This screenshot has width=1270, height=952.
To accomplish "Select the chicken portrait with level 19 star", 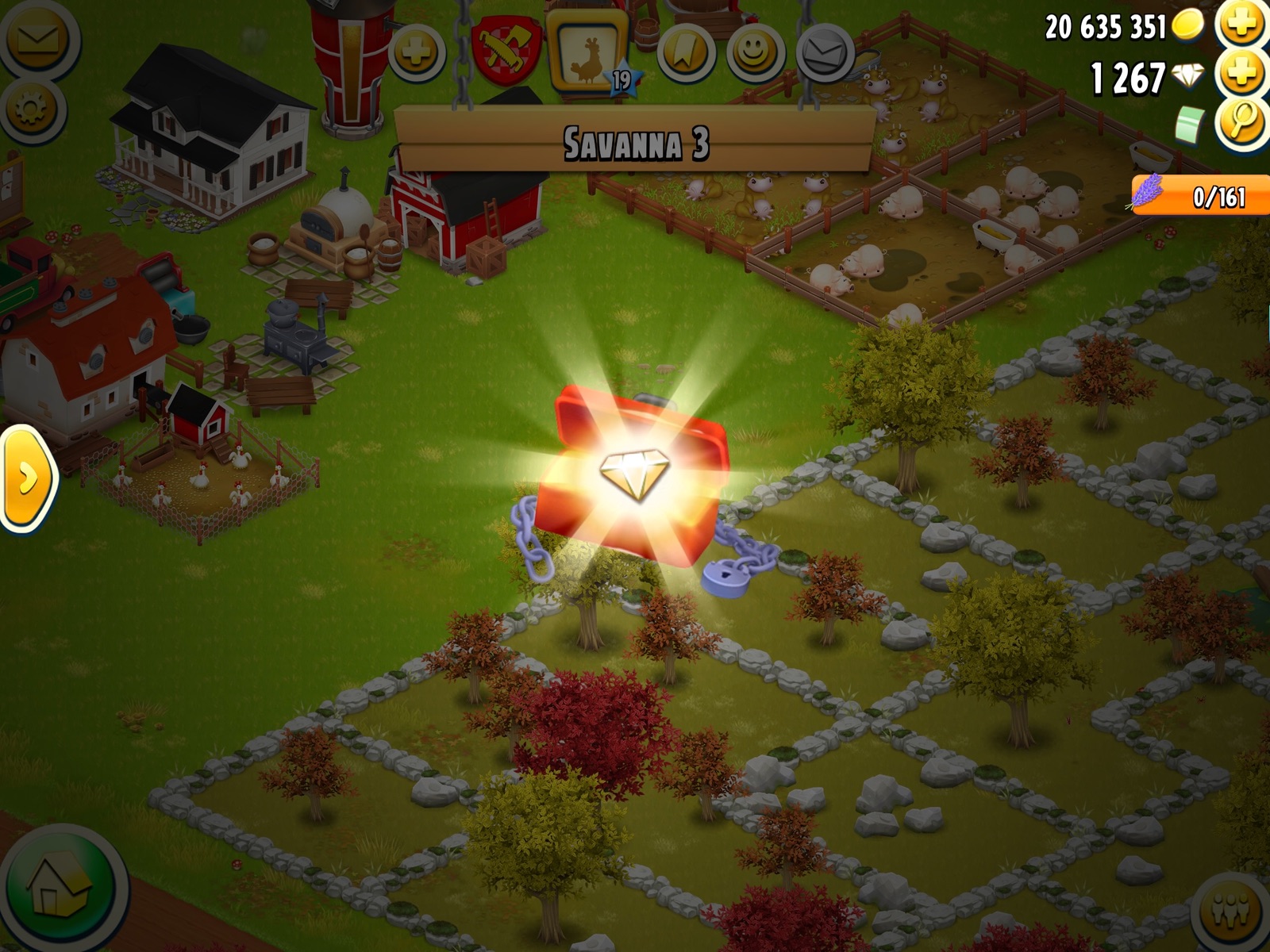I will 590,49.
